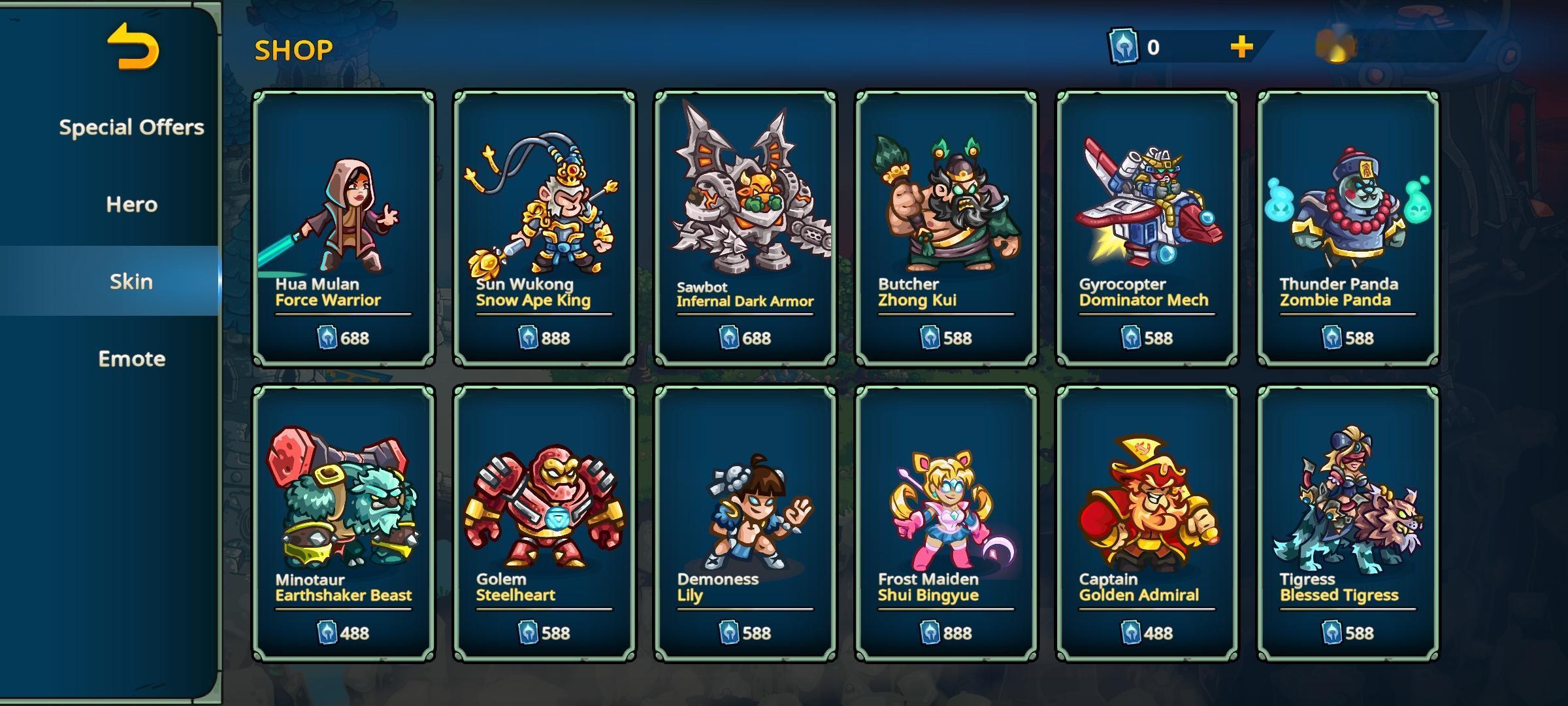Choose the Hua Mulan Force Warrior skin
This screenshot has width=1568, height=706.
344,229
